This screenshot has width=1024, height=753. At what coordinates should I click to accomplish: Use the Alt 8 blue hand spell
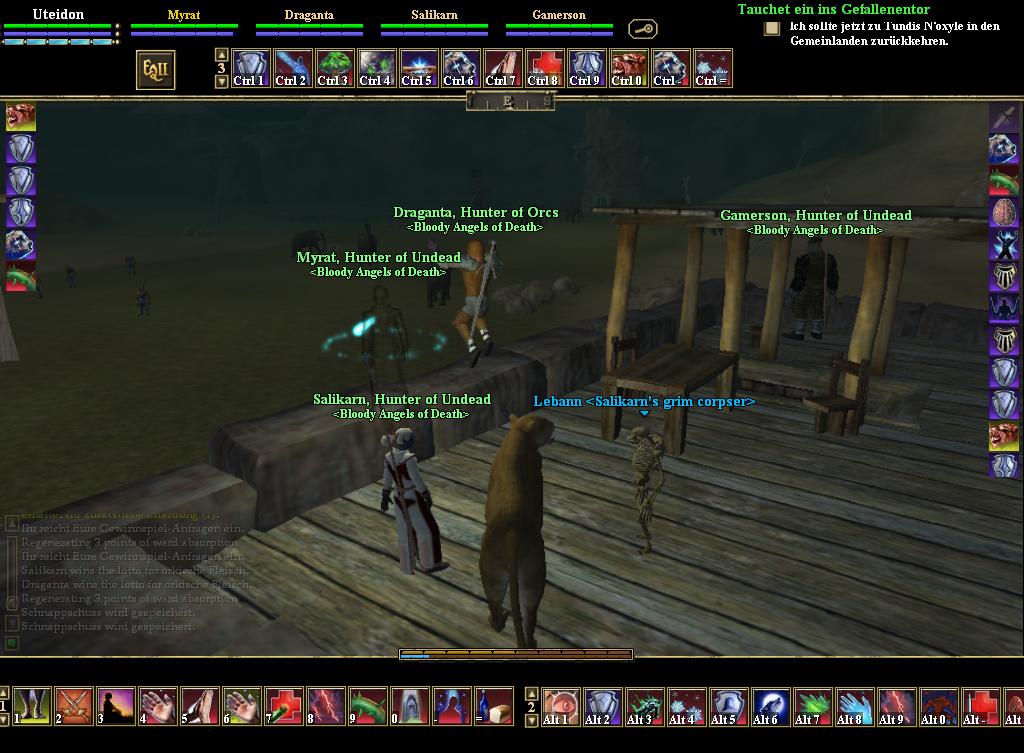[851, 705]
